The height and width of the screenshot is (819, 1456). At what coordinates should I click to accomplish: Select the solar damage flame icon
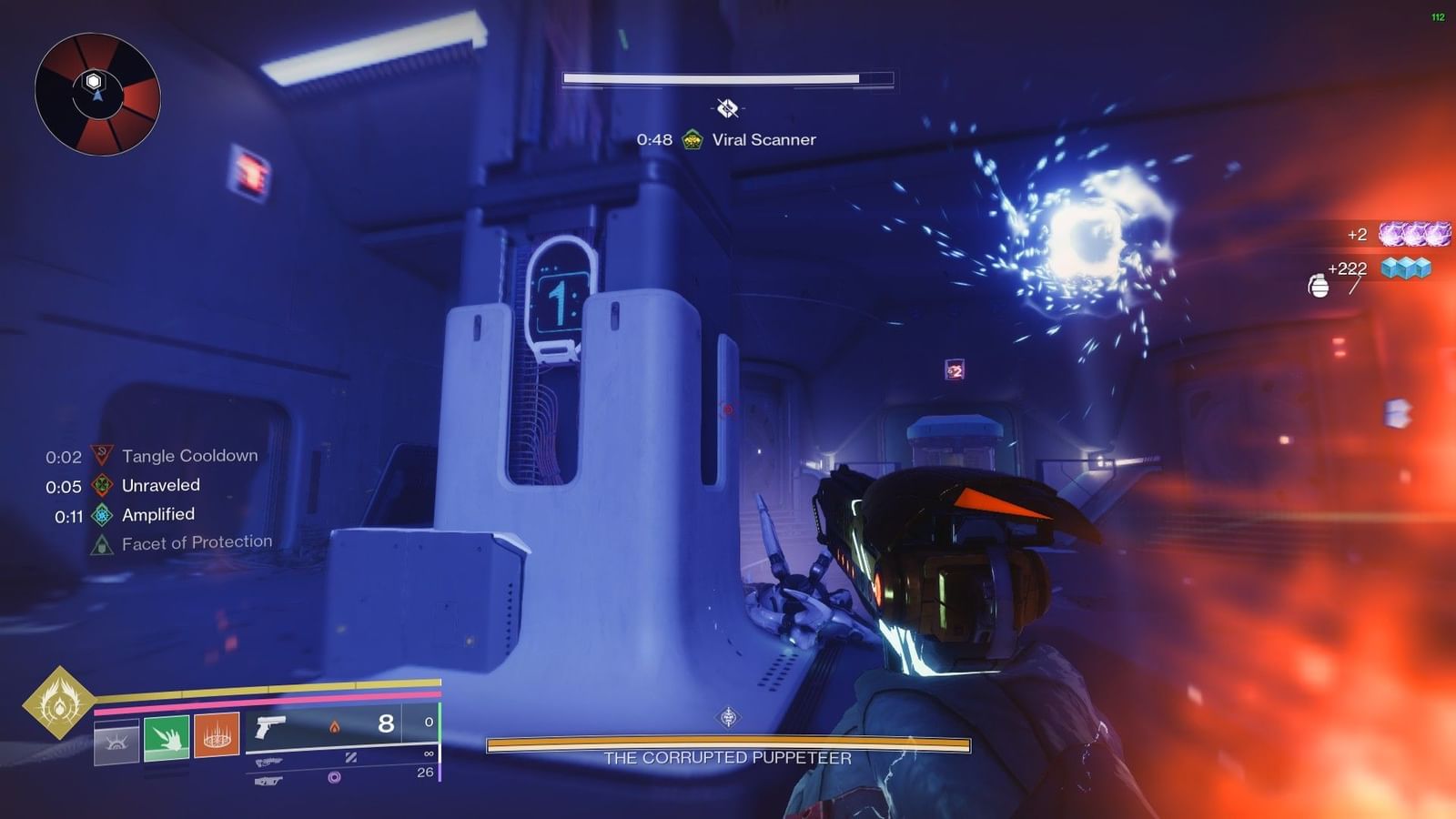(335, 726)
